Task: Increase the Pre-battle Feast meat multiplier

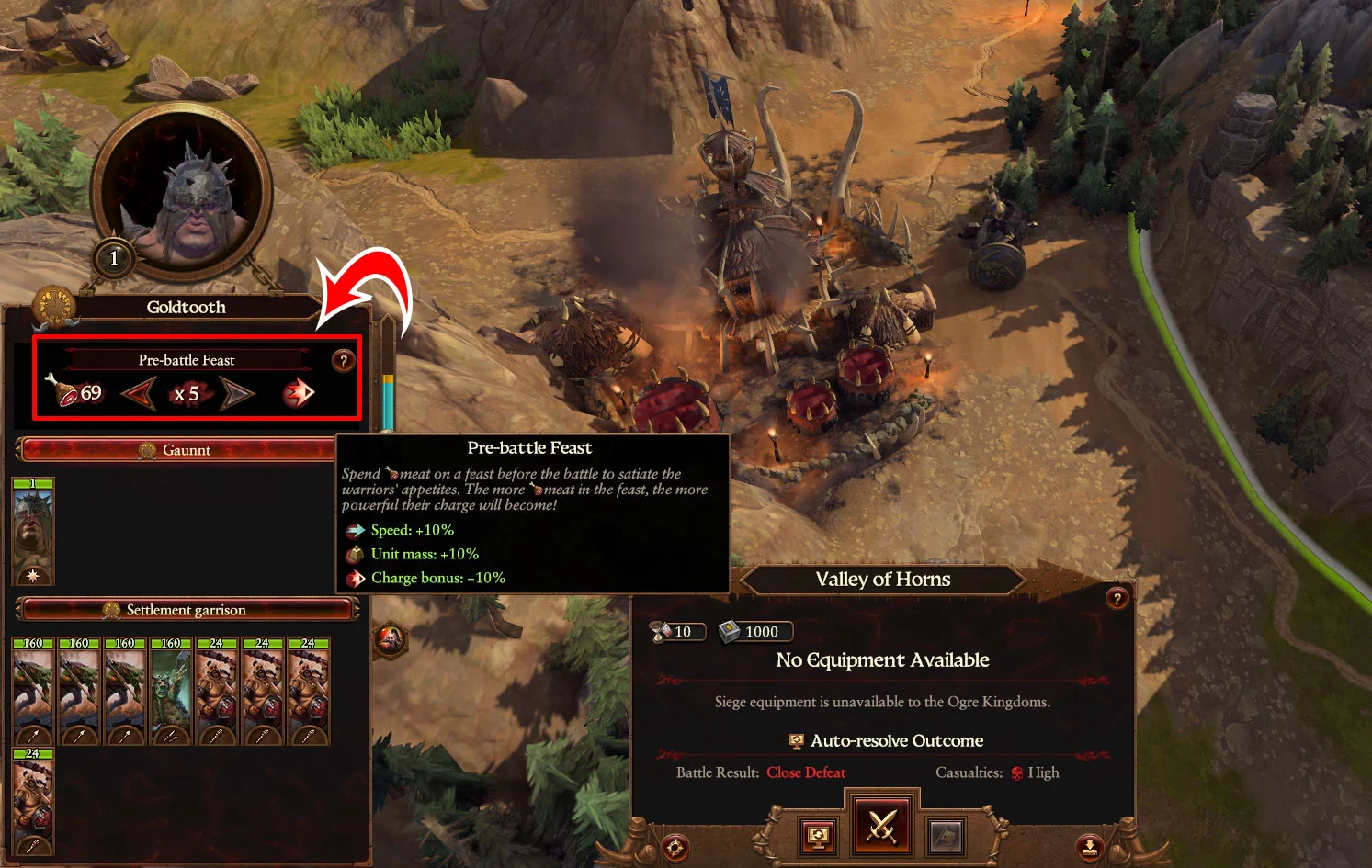Action: (x=237, y=394)
